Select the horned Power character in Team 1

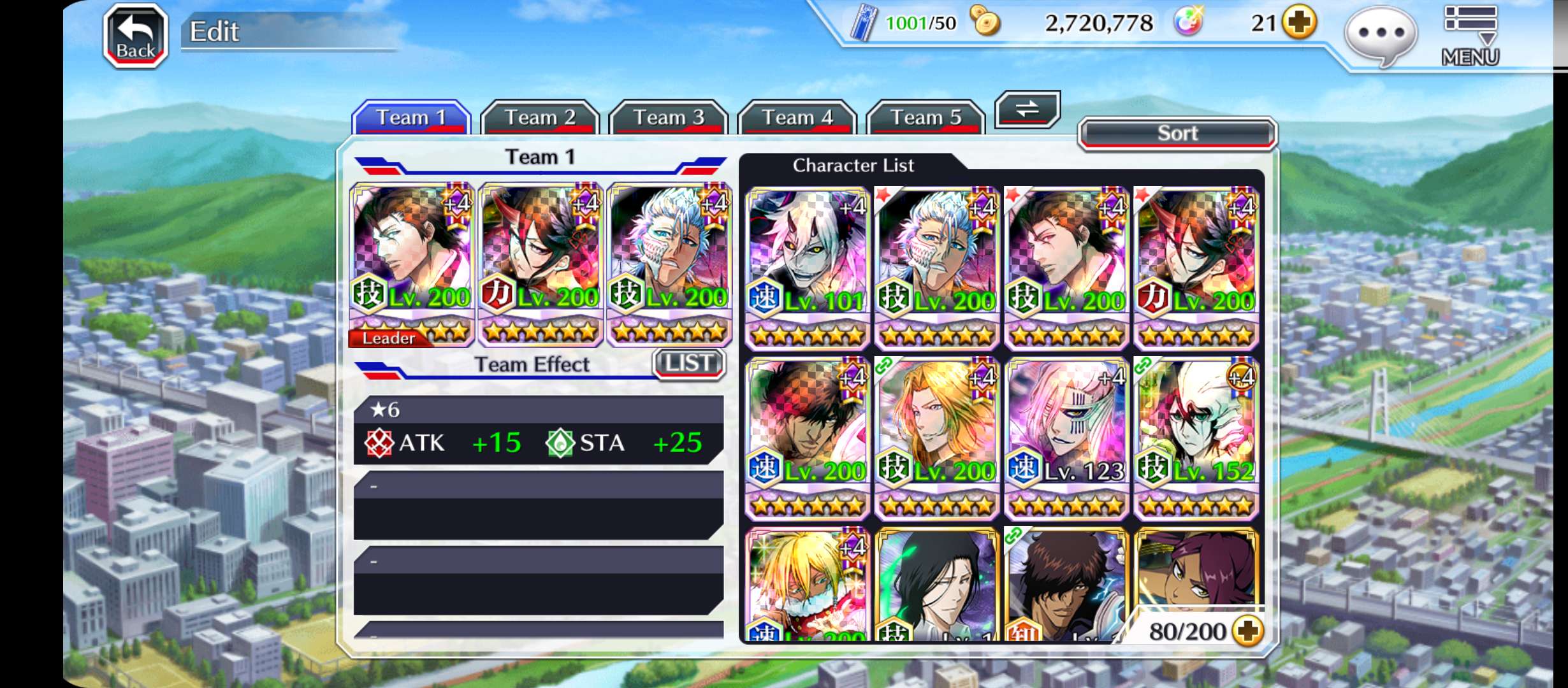541,264
